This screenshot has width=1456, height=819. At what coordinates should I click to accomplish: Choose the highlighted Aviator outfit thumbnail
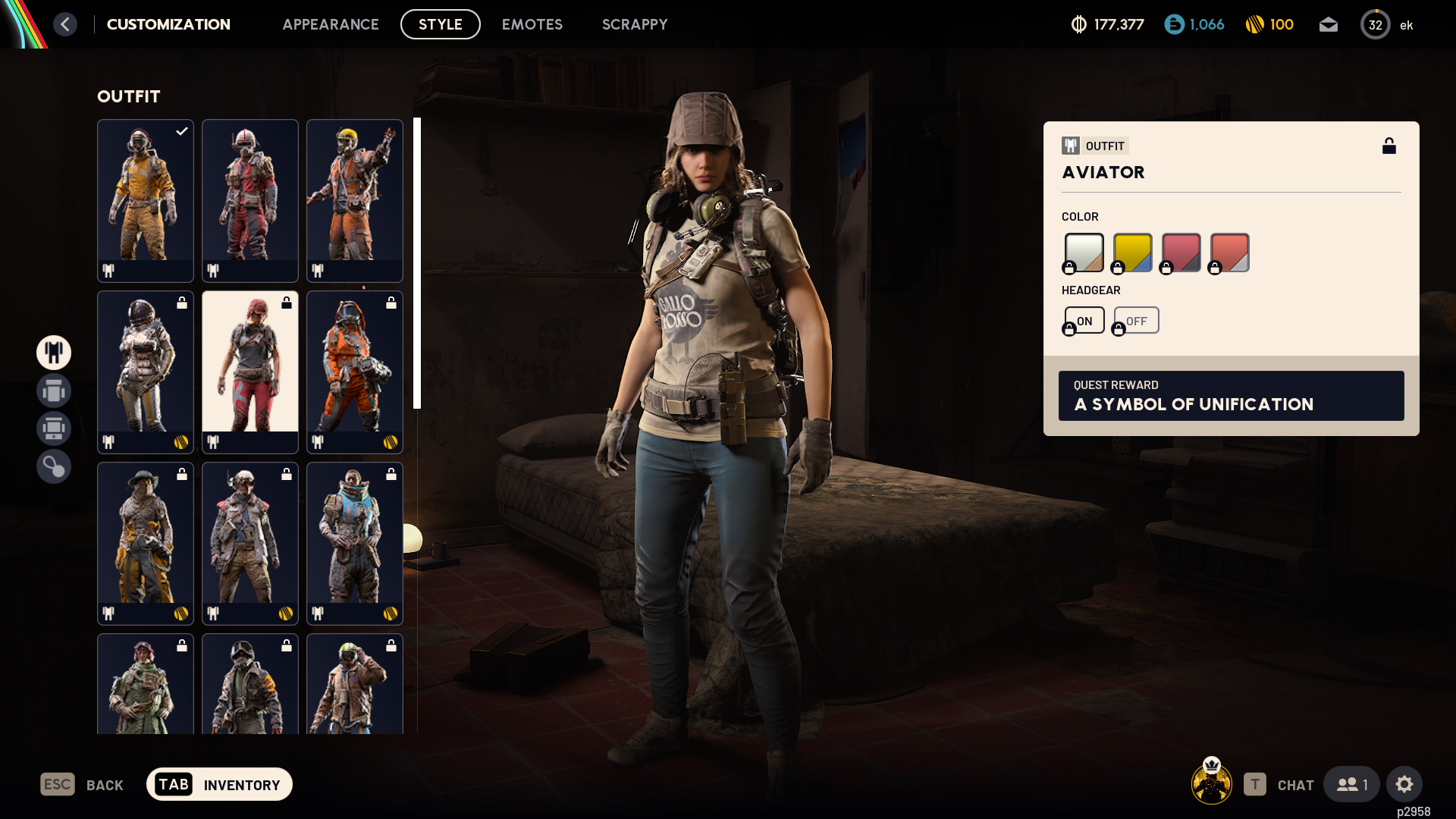coord(250,372)
